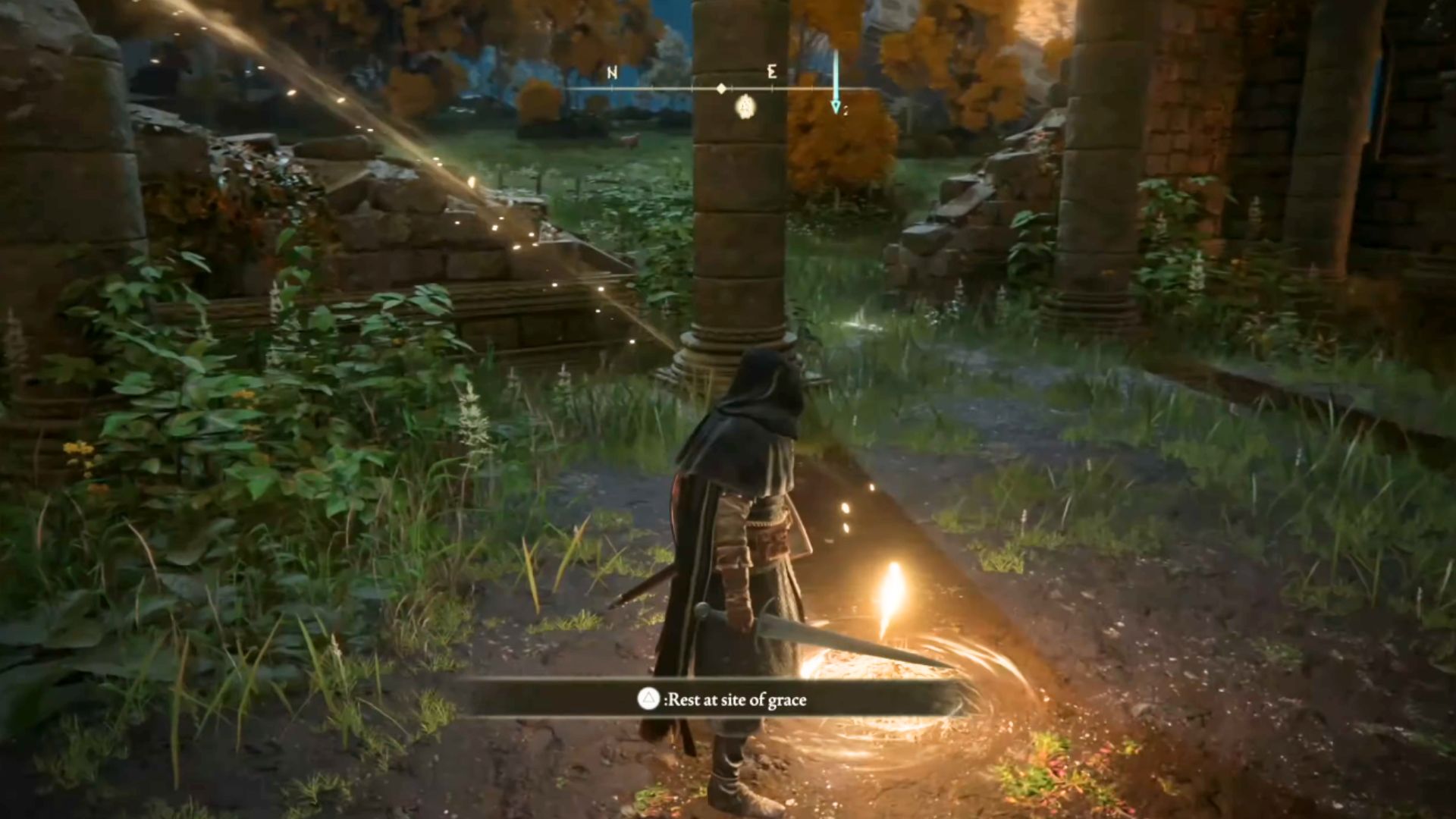Click the diamond heading marker on the compass
This screenshot has width=1456, height=819.
(720, 88)
